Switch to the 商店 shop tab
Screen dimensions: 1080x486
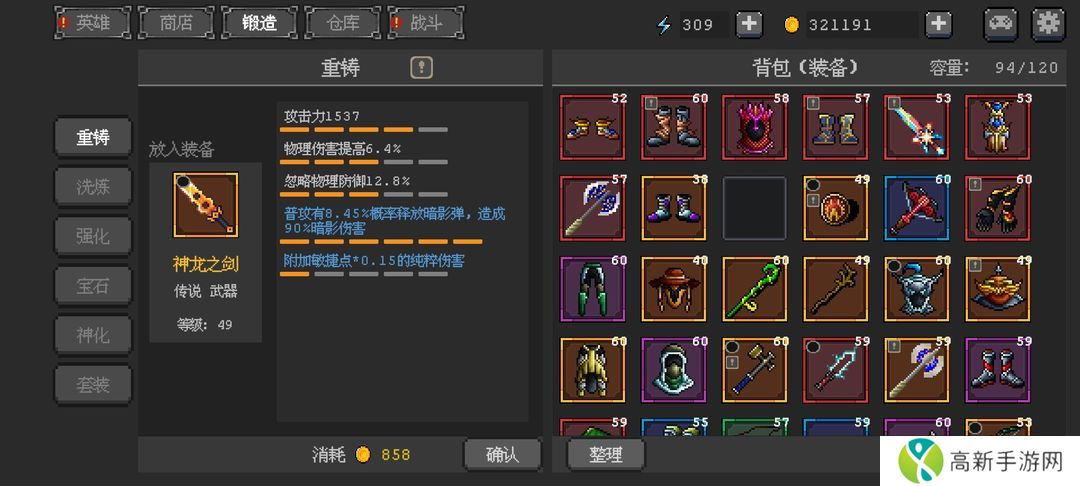pos(176,23)
